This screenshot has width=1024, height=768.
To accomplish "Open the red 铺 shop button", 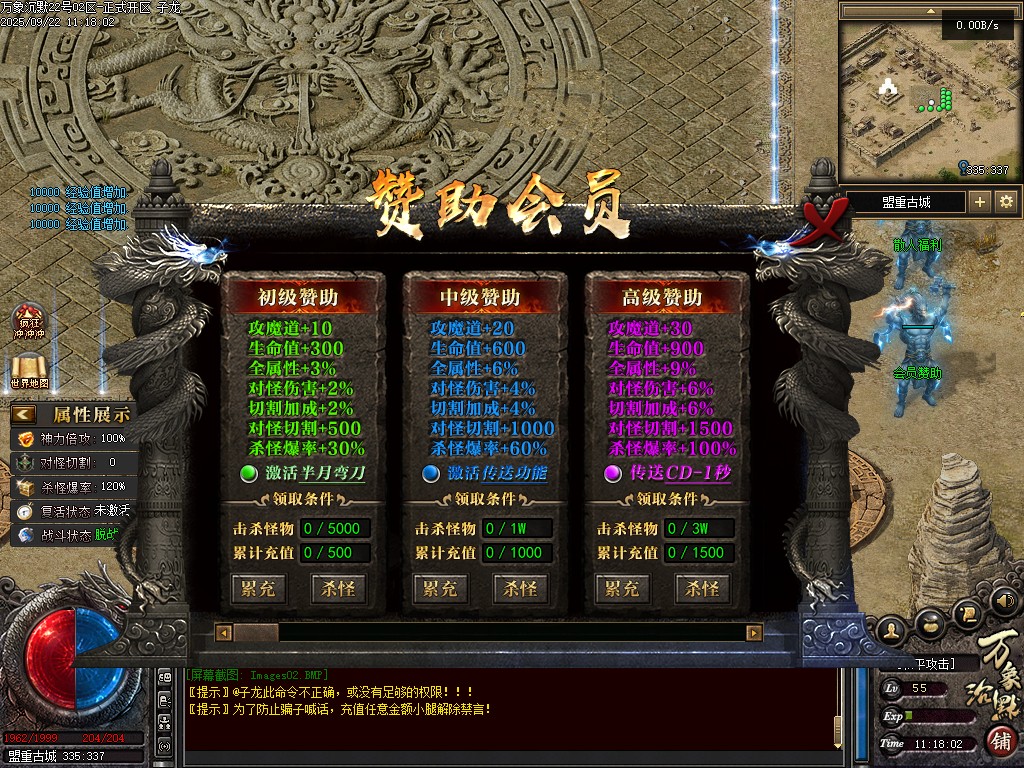I will [1002, 741].
